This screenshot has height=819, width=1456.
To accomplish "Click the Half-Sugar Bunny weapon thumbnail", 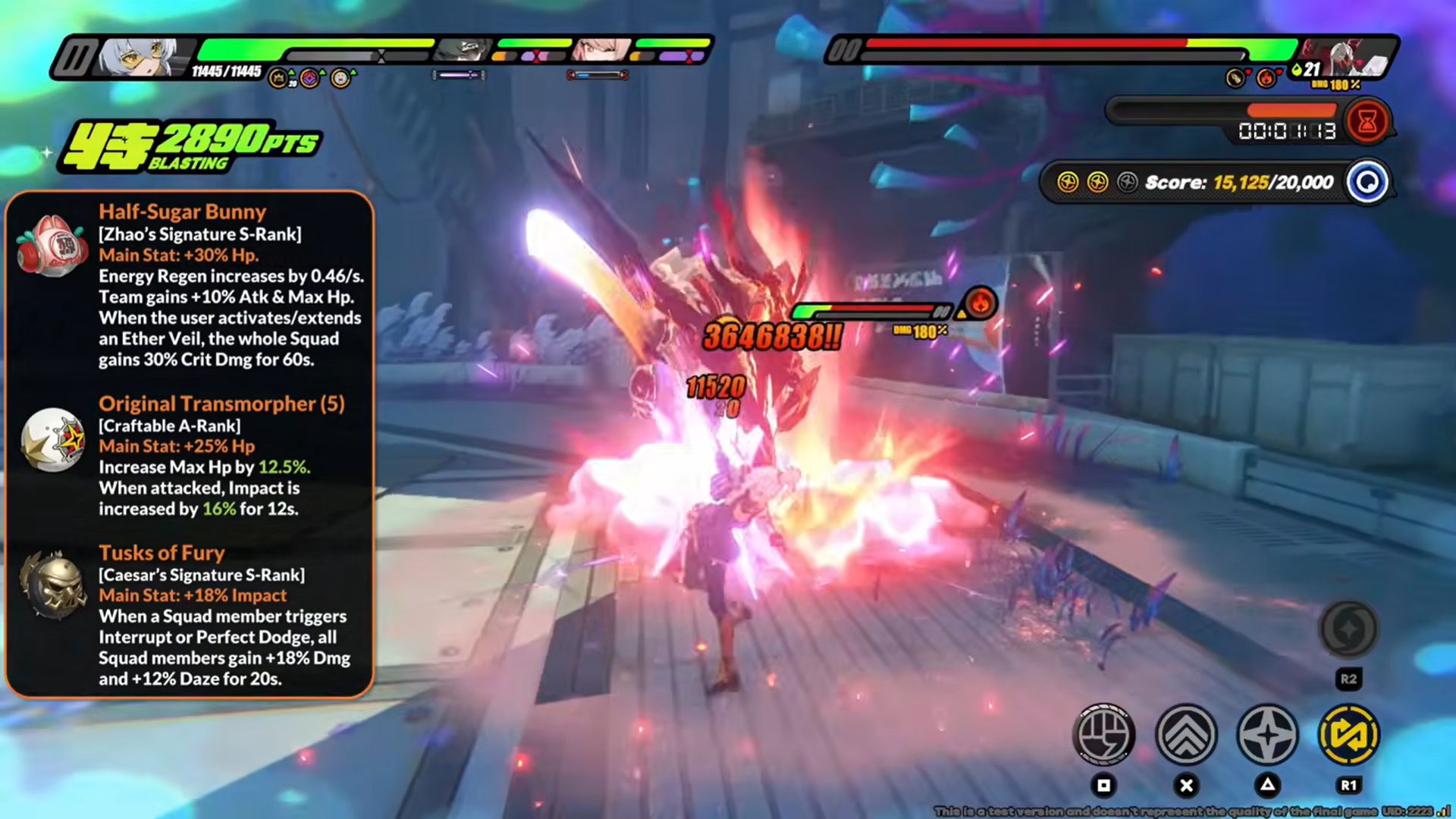I will click(x=52, y=246).
